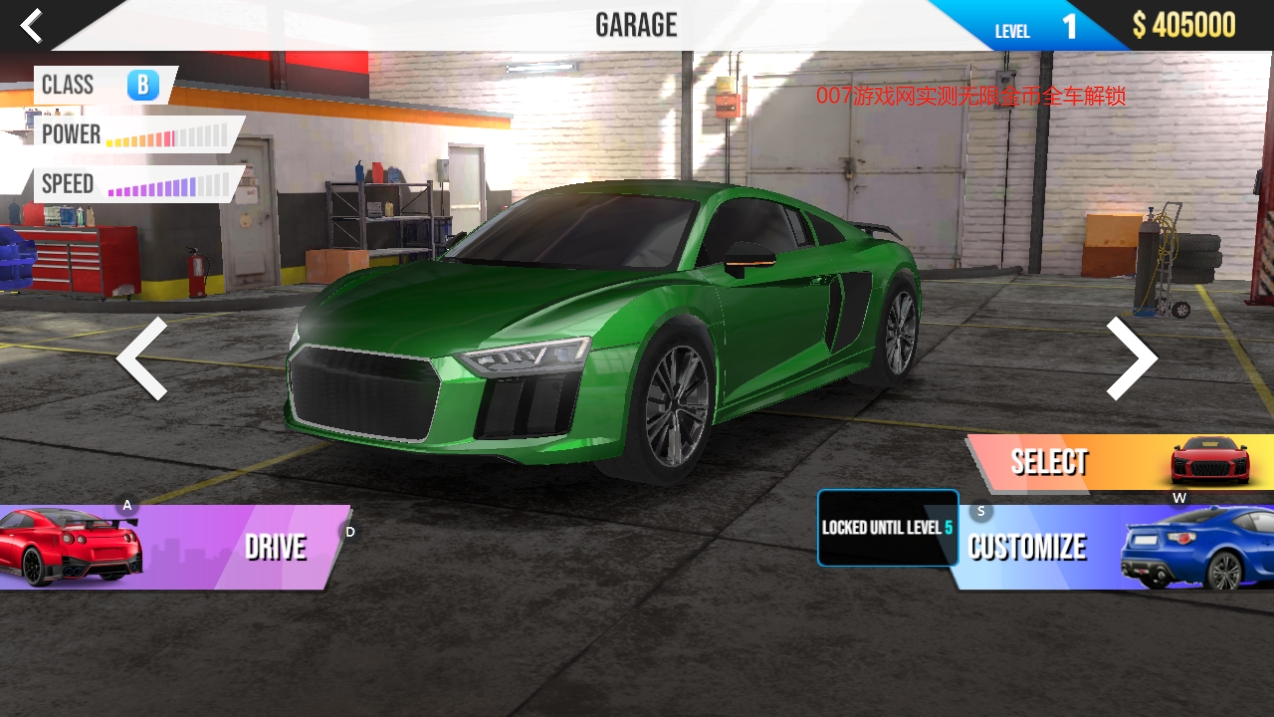The image size is (1274, 717).
Task: Go back using the top-left arrow
Action: (32, 25)
